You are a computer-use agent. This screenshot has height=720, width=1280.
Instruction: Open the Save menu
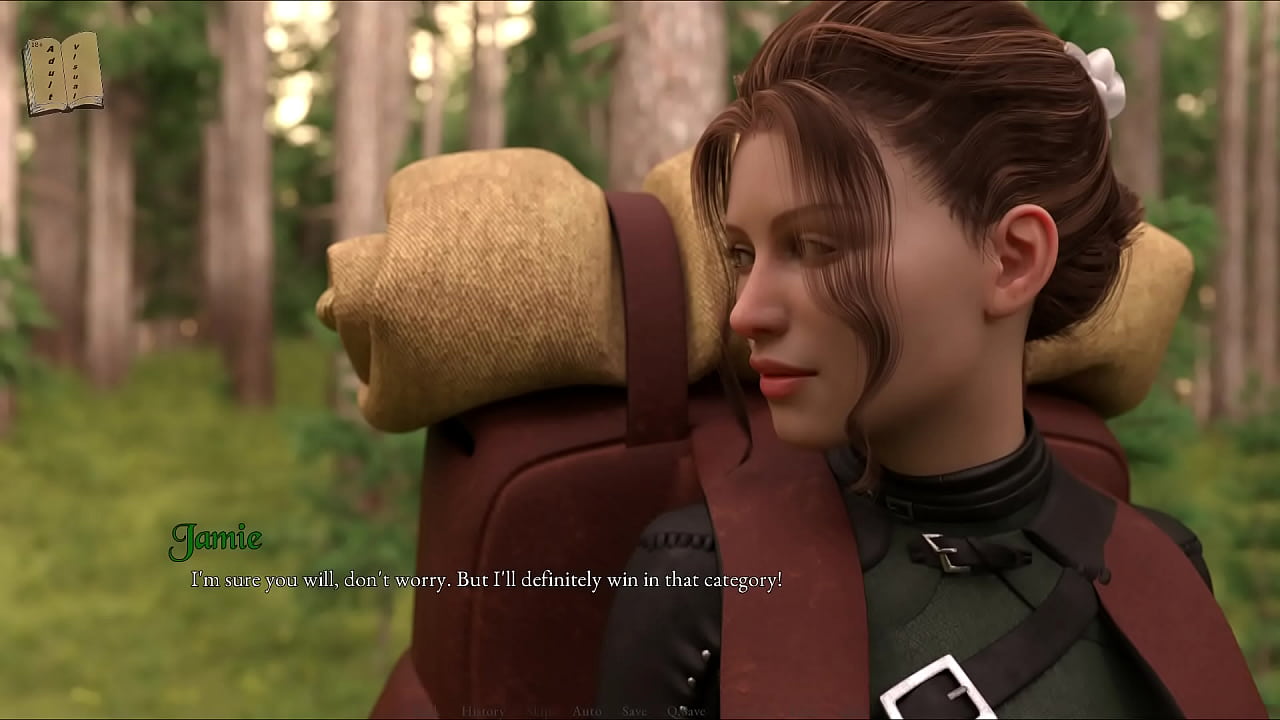634,711
